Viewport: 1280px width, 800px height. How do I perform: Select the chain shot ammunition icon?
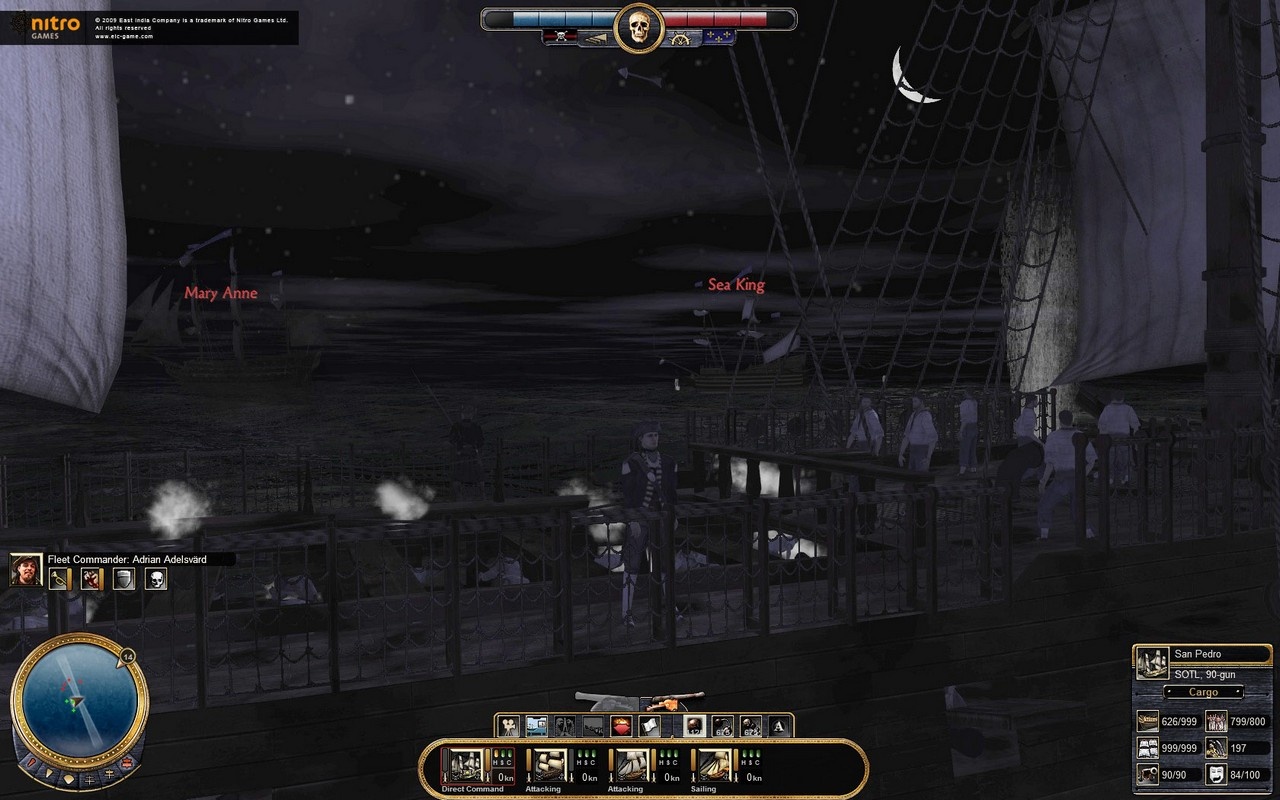coord(721,724)
